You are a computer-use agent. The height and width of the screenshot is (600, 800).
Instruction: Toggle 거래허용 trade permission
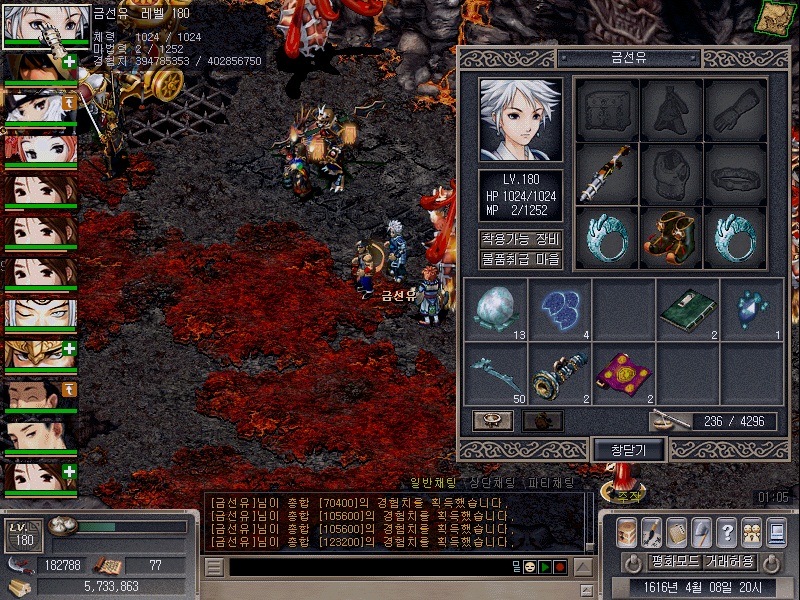coord(728,562)
